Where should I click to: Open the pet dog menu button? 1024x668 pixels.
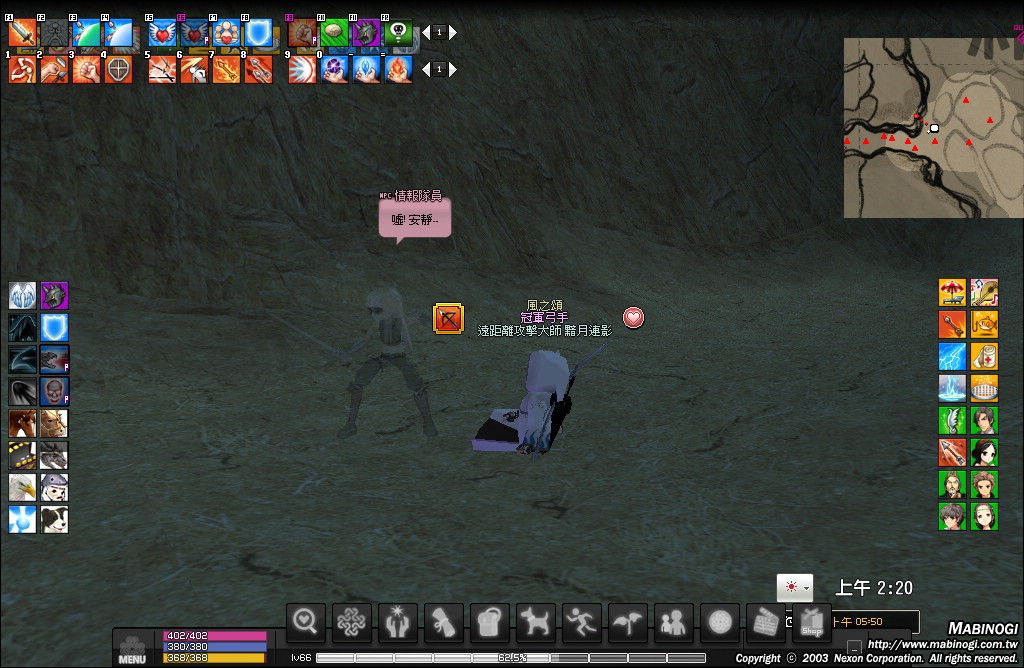pos(535,622)
